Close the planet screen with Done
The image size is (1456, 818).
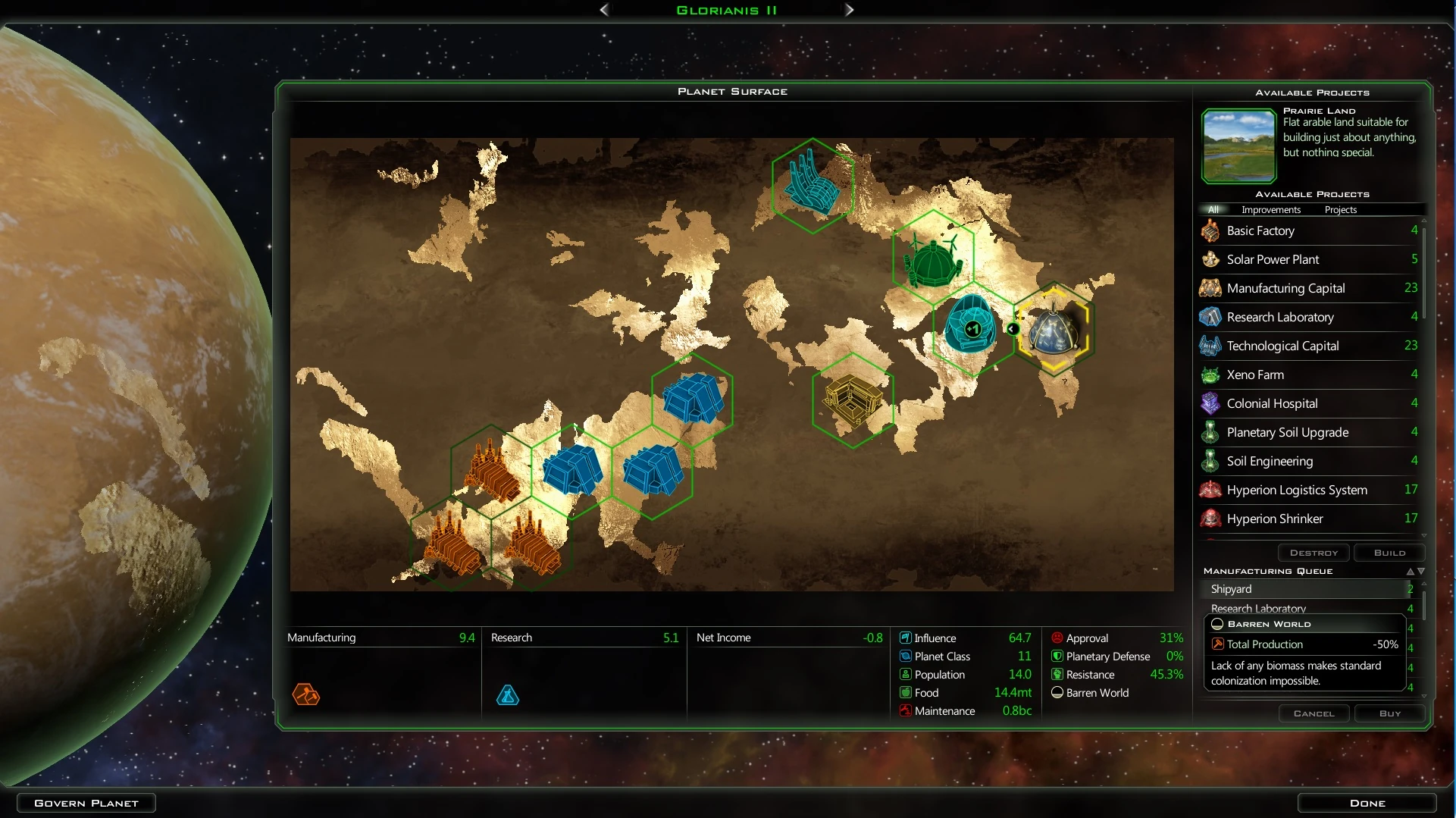point(1367,803)
